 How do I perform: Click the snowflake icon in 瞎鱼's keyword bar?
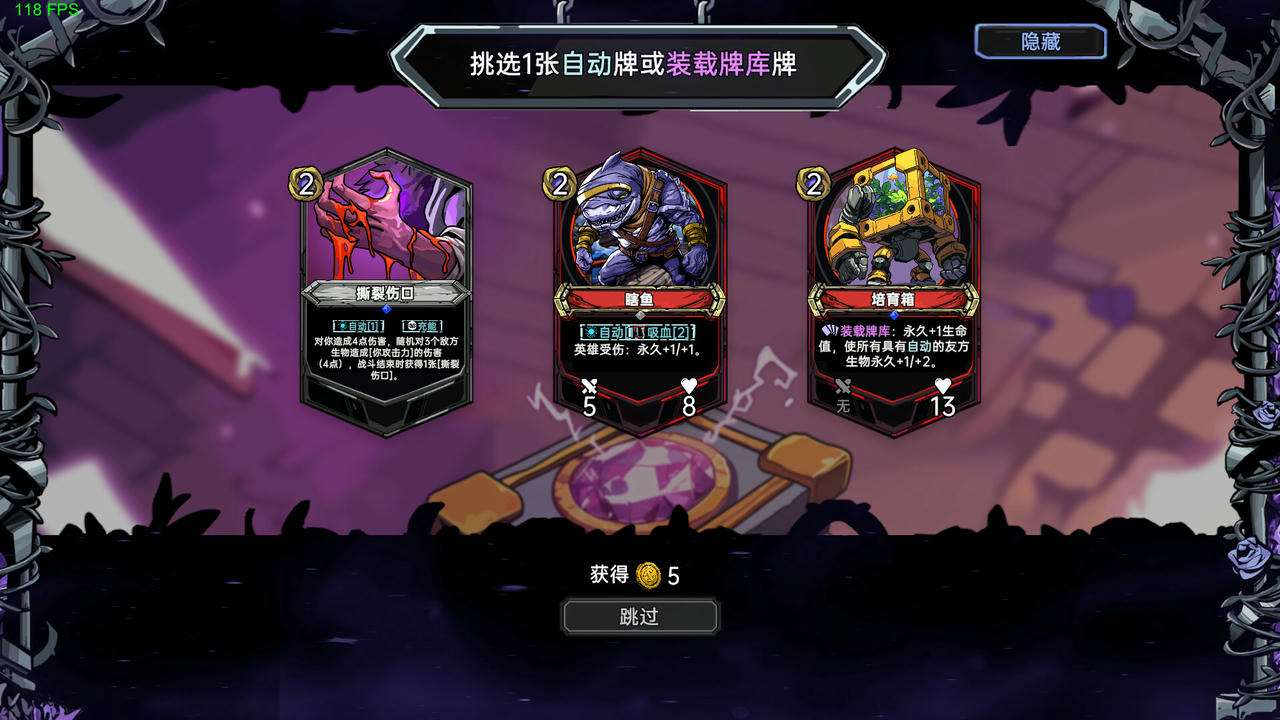tap(591, 333)
